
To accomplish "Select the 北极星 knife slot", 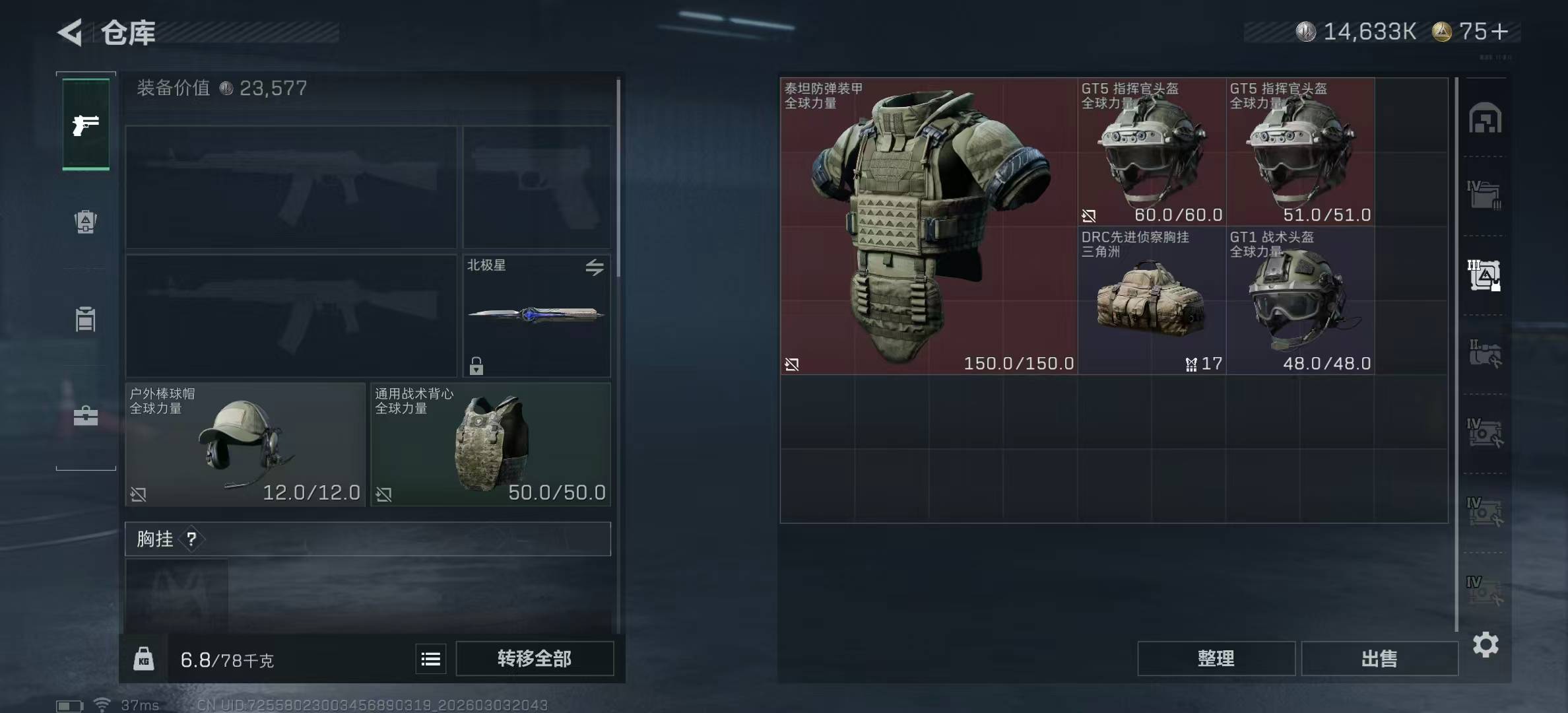I will click(x=537, y=316).
